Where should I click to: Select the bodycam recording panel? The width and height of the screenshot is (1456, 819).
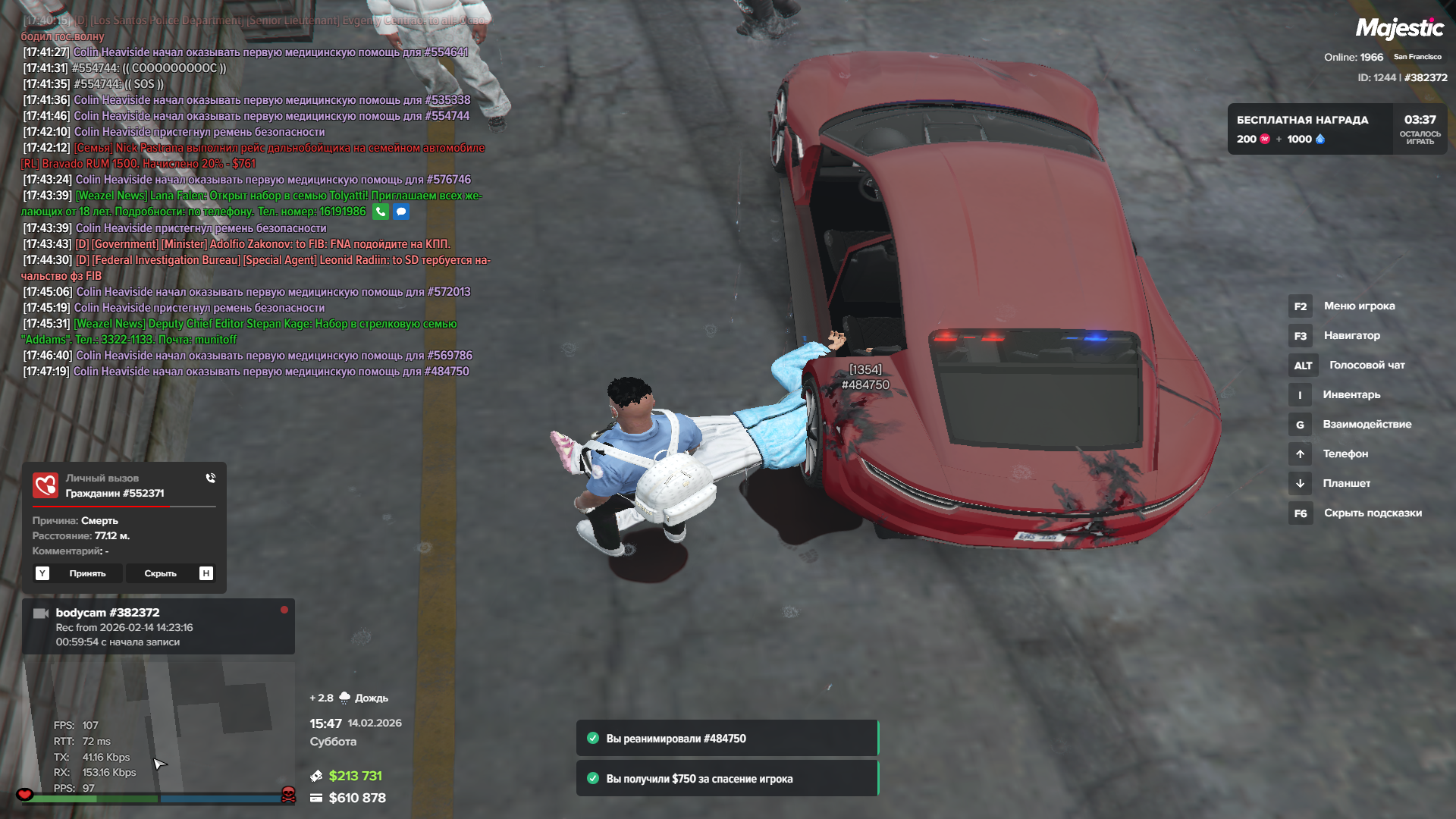coord(158,626)
